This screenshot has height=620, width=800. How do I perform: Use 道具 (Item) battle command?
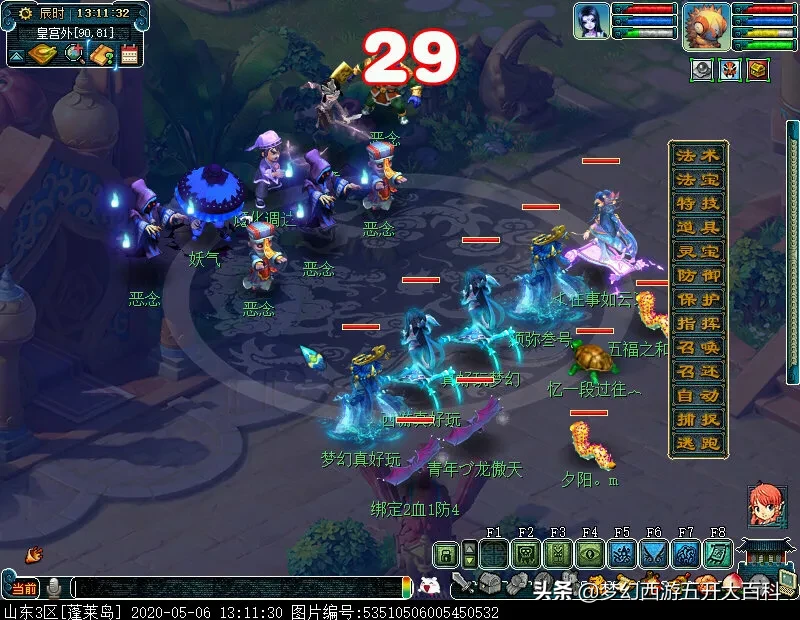point(698,227)
